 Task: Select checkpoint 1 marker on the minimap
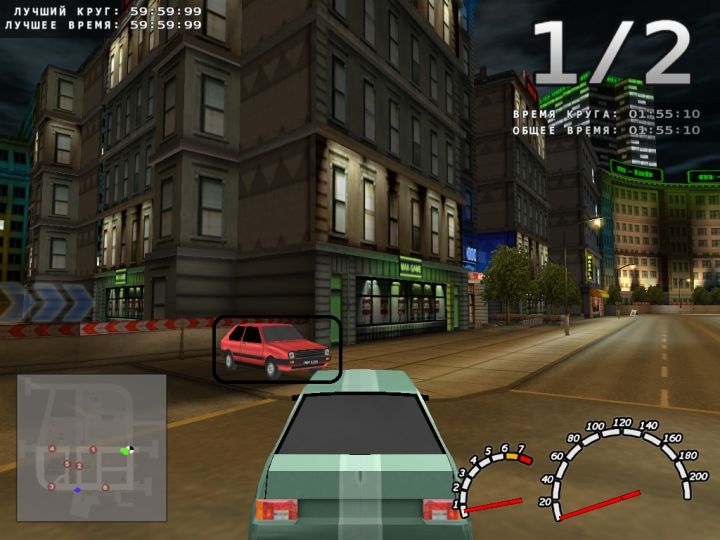pyautogui.click(x=93, y=450)
